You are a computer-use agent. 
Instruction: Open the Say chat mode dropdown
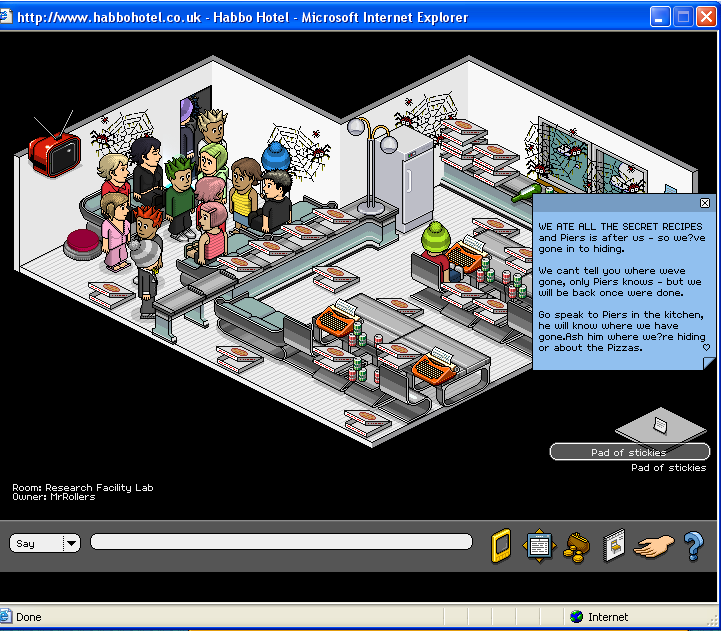click(71, 543)
